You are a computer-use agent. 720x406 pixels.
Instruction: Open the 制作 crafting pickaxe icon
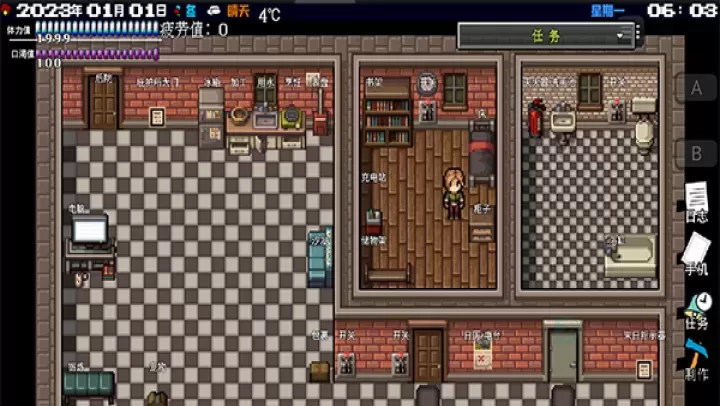(697, 358)
